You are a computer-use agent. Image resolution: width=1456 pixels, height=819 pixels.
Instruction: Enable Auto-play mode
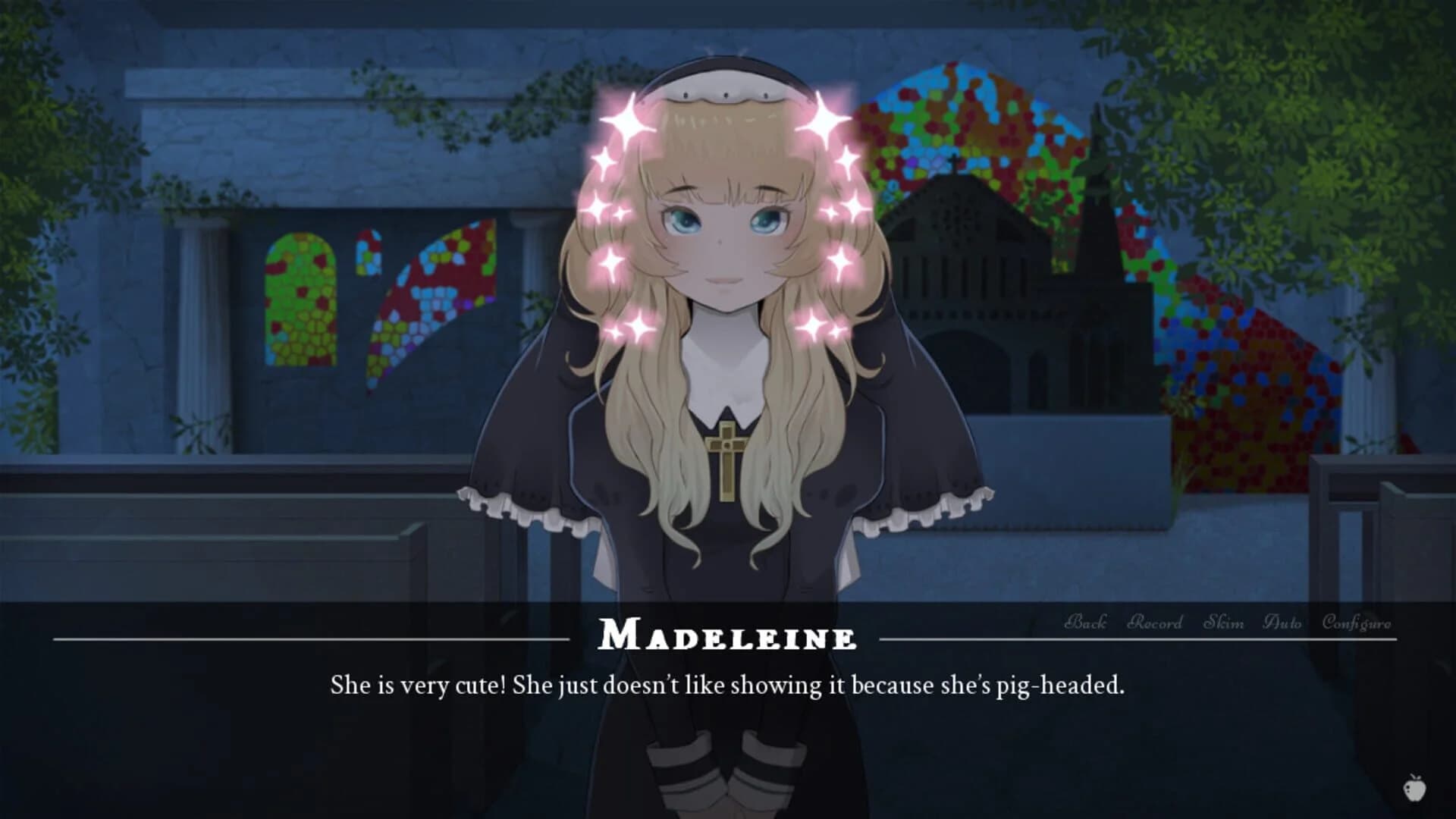(1282, 623)
